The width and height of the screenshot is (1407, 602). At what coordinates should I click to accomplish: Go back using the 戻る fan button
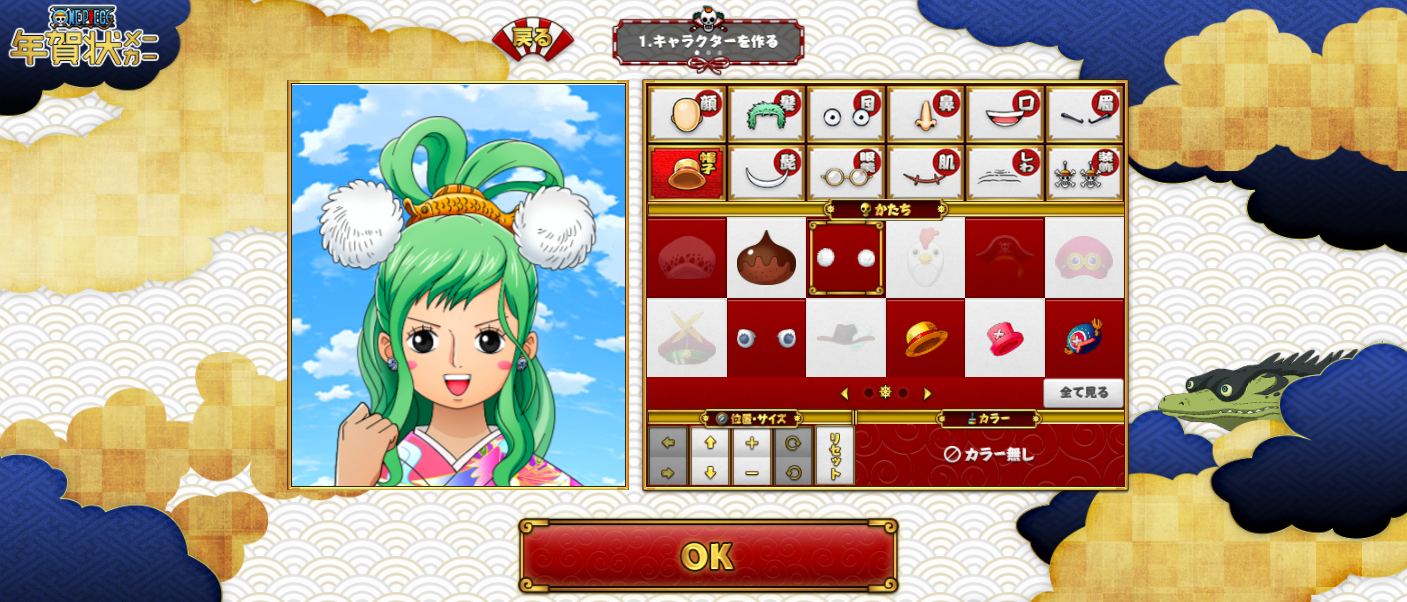(x=532, y=41)
